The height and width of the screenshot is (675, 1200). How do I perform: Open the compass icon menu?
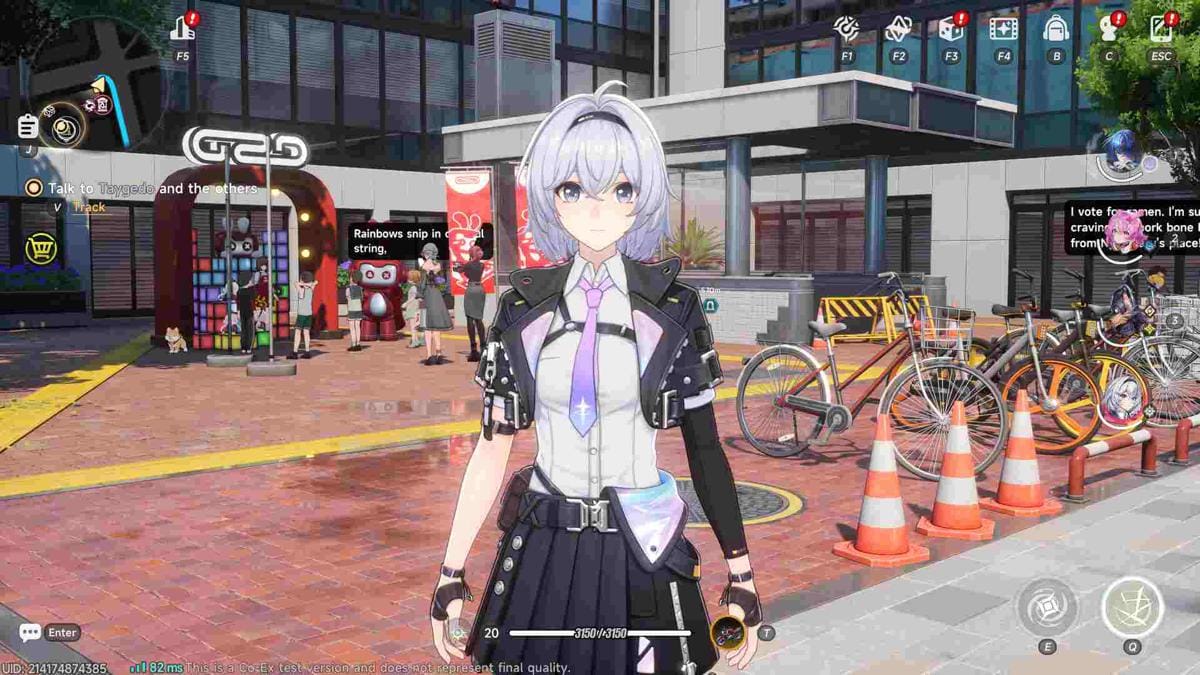tap(847, 29)
